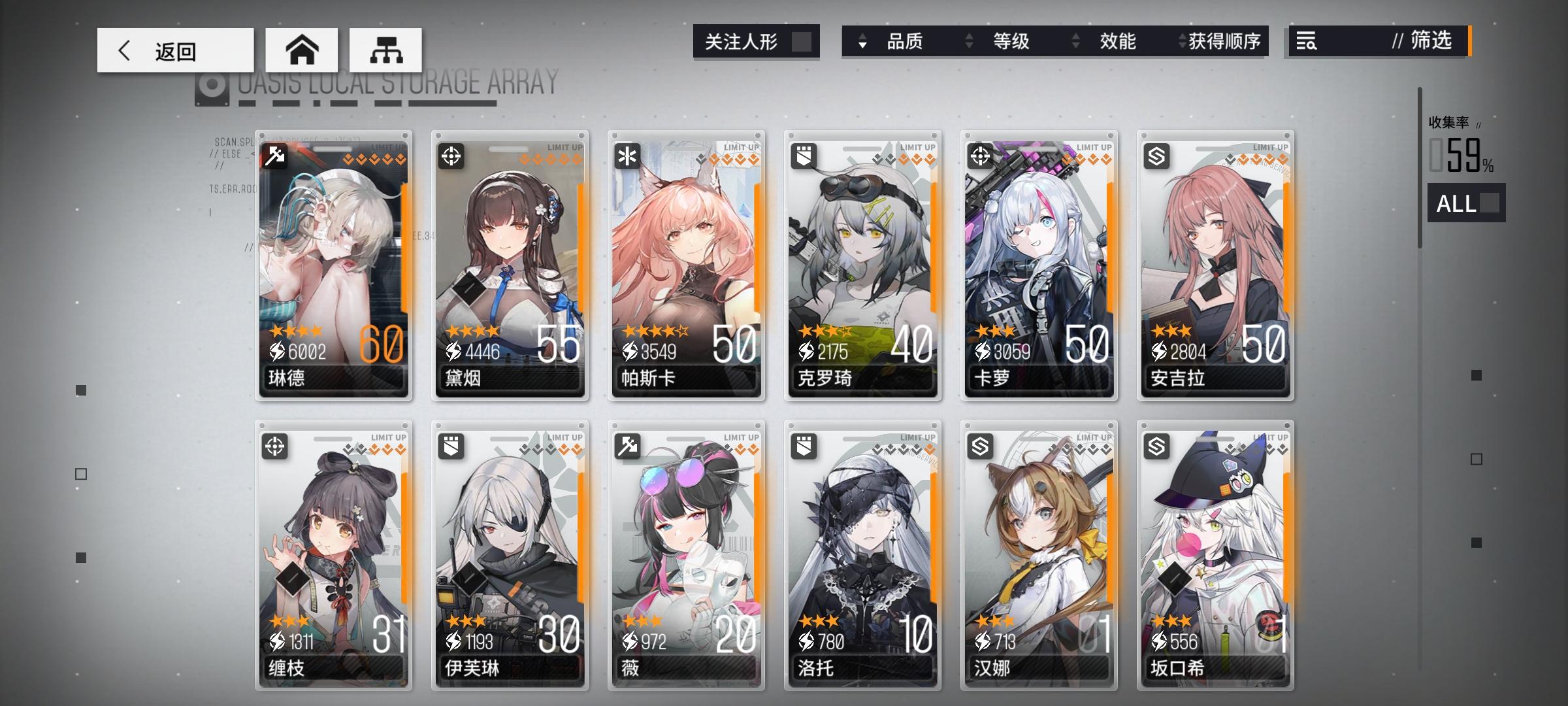Open the 筛选 filter panel
This screenshot has width=1568, height=706.
tap(1431, 41)
